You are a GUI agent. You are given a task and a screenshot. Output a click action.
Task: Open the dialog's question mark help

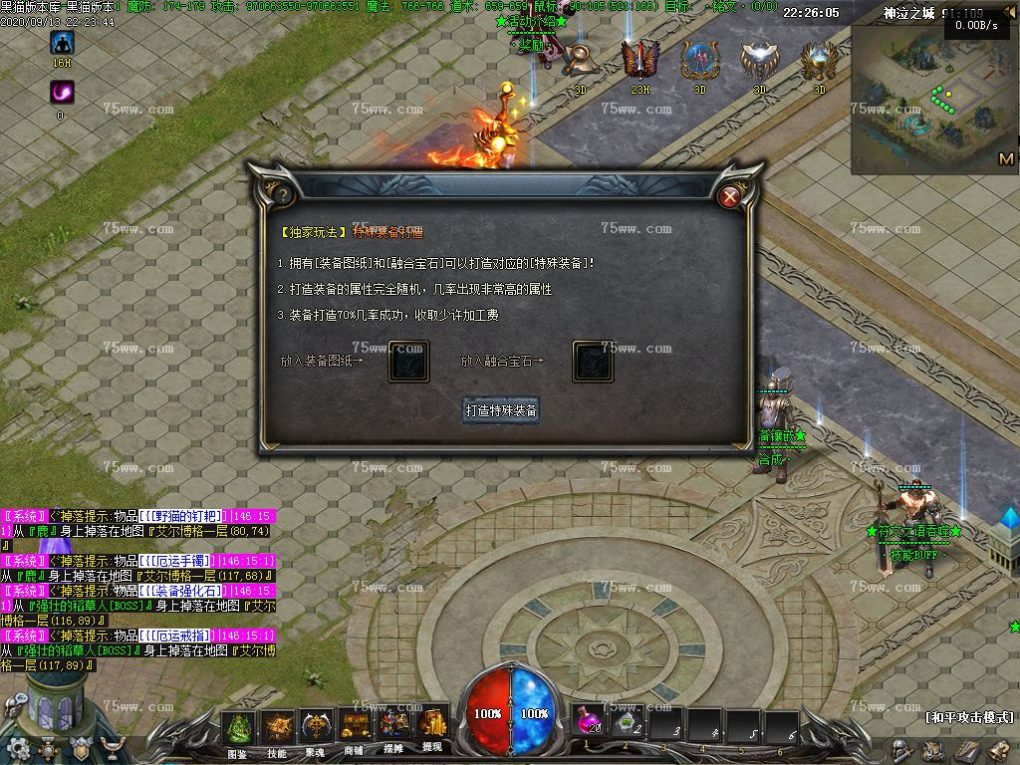coord(283,194)
